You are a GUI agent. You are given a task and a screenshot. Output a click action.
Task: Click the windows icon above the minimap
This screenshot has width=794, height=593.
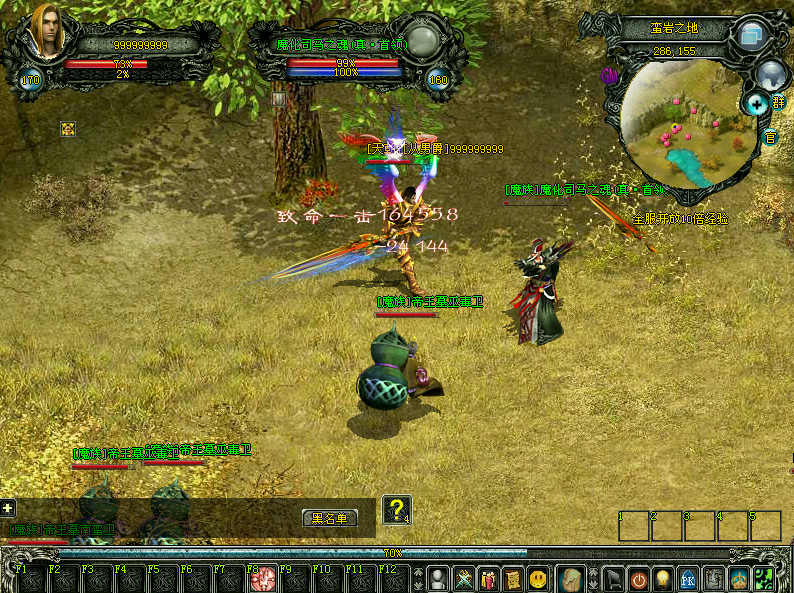[751, 36]
